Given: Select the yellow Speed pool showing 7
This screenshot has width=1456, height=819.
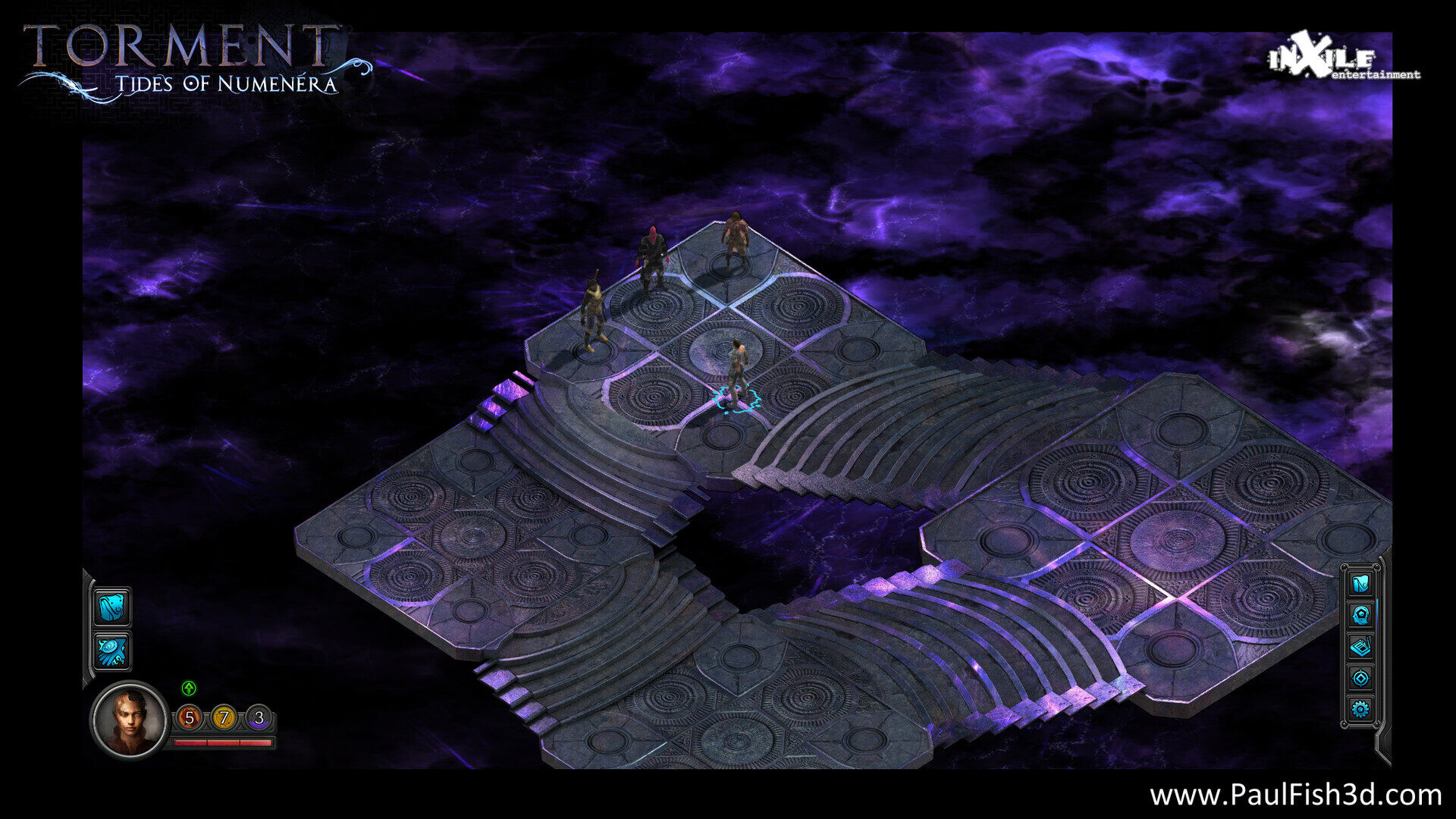Looking at the screenshot, I should tap(224, 717).
